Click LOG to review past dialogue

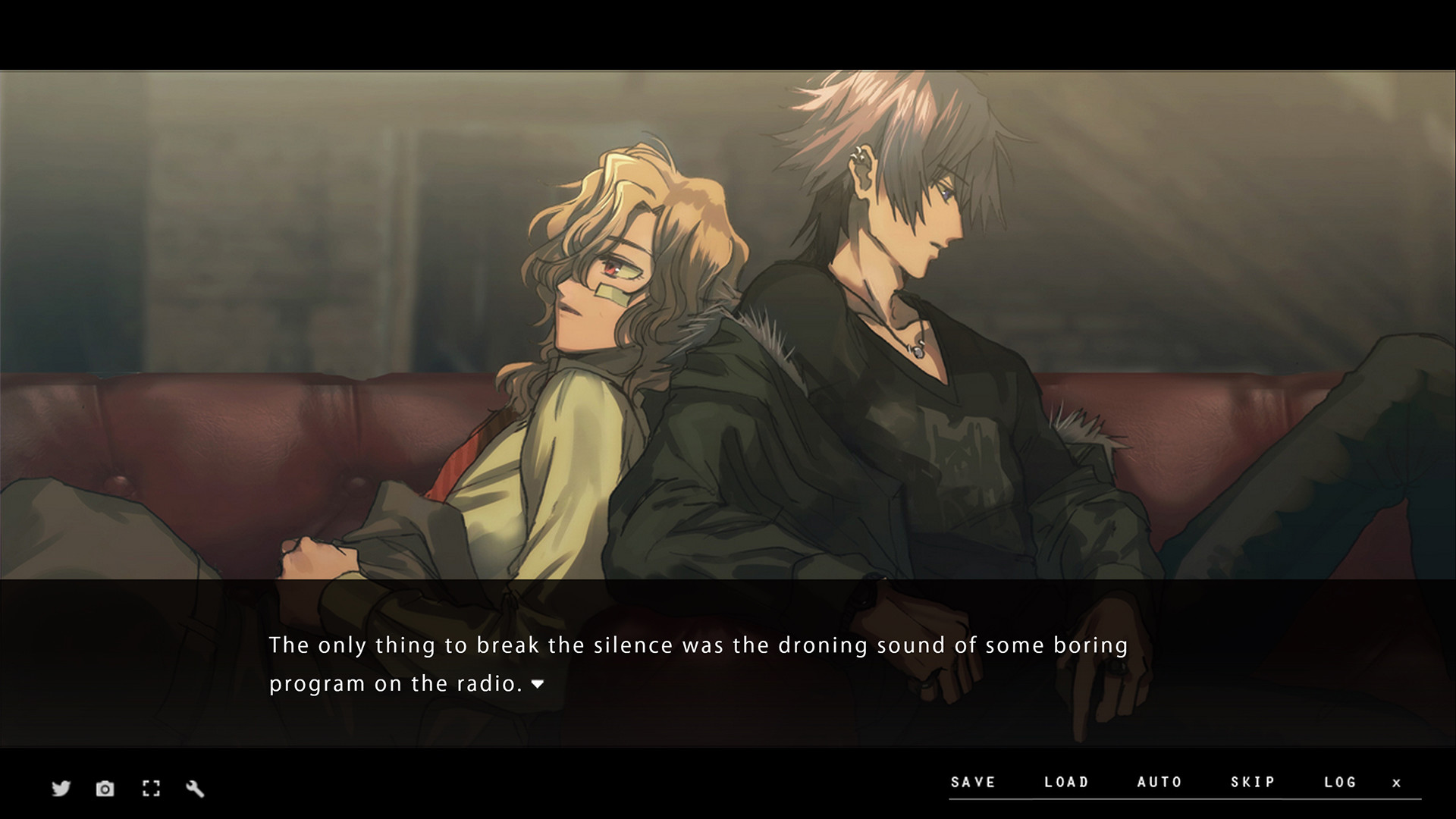pyautogui.click(x=1341, y=782)
